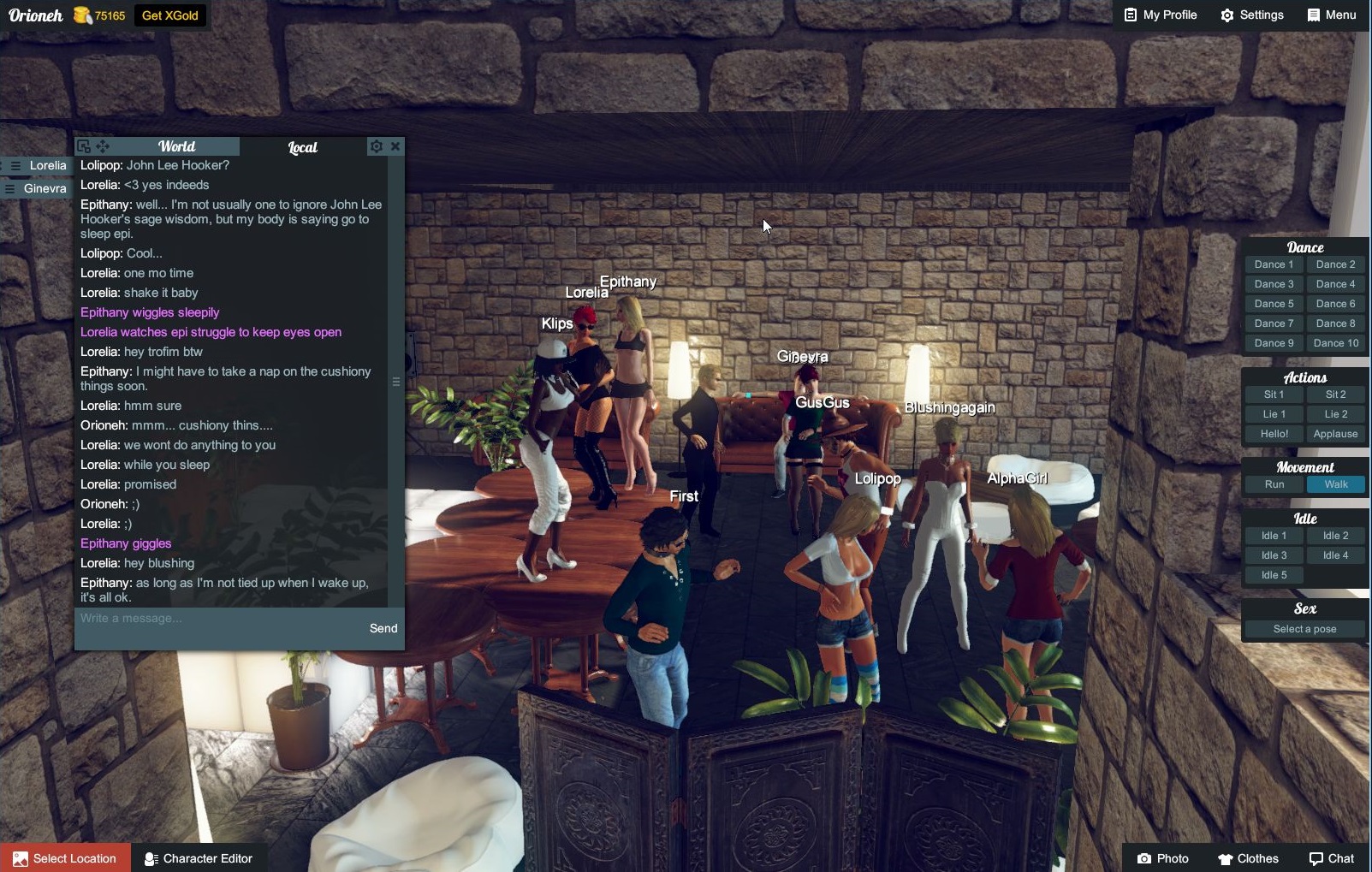Enable Run movement mode
Screen dimensions: 1372x872
click(x=1273, y=483)
